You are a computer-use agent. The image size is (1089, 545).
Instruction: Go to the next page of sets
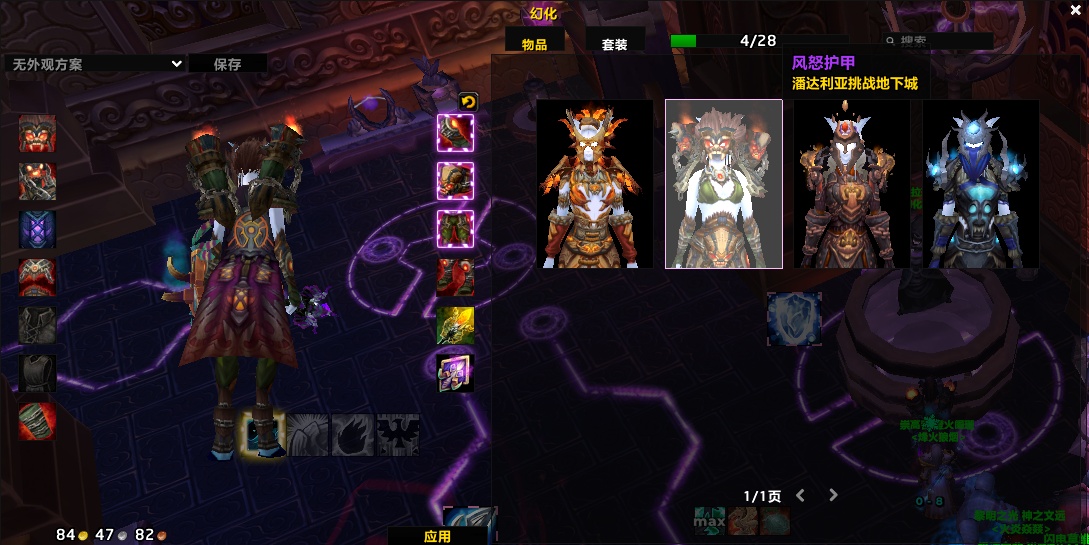(x=833, y=495)
